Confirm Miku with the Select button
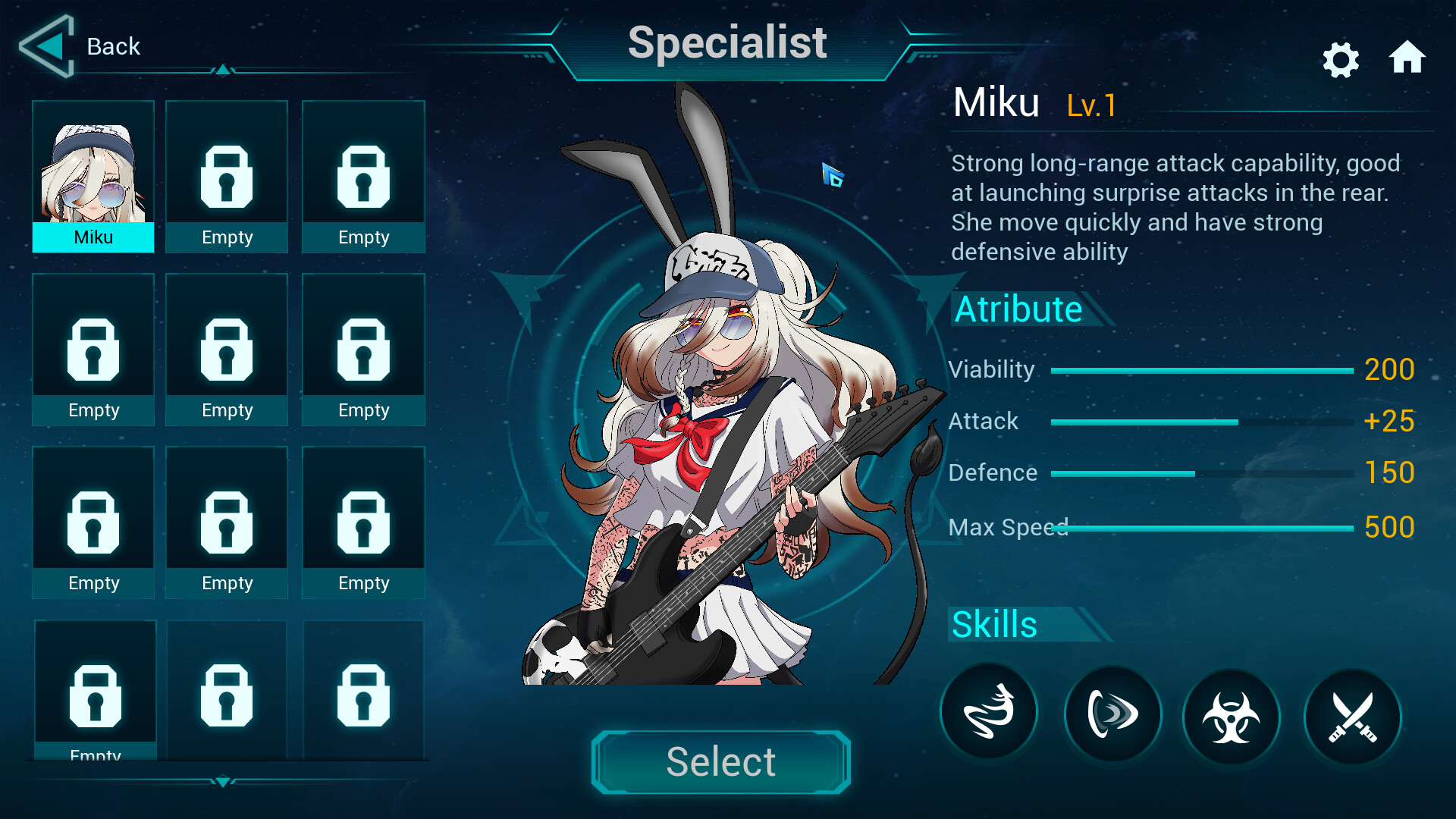1456x819 pixels. coord(720,761)
